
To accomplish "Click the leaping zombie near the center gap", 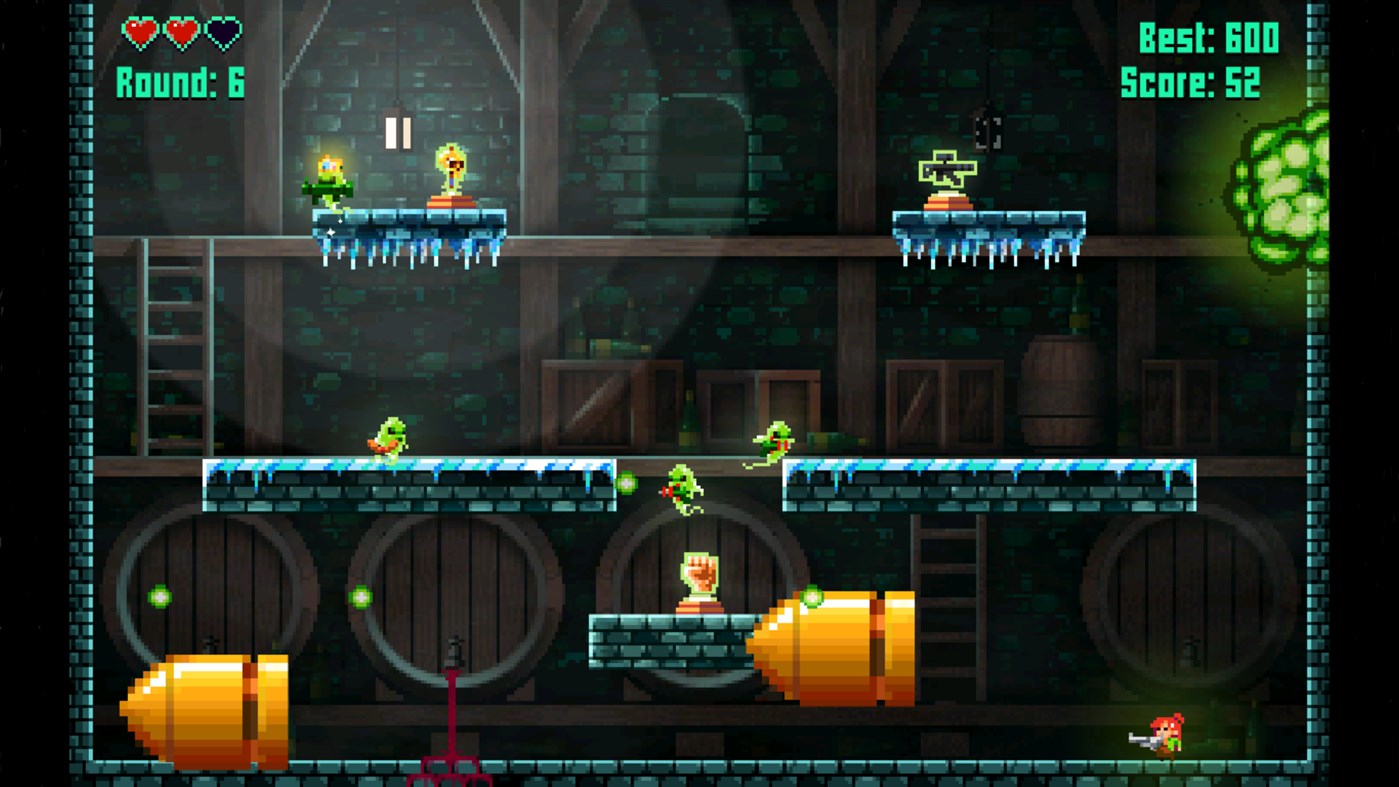I will (684, 490).
